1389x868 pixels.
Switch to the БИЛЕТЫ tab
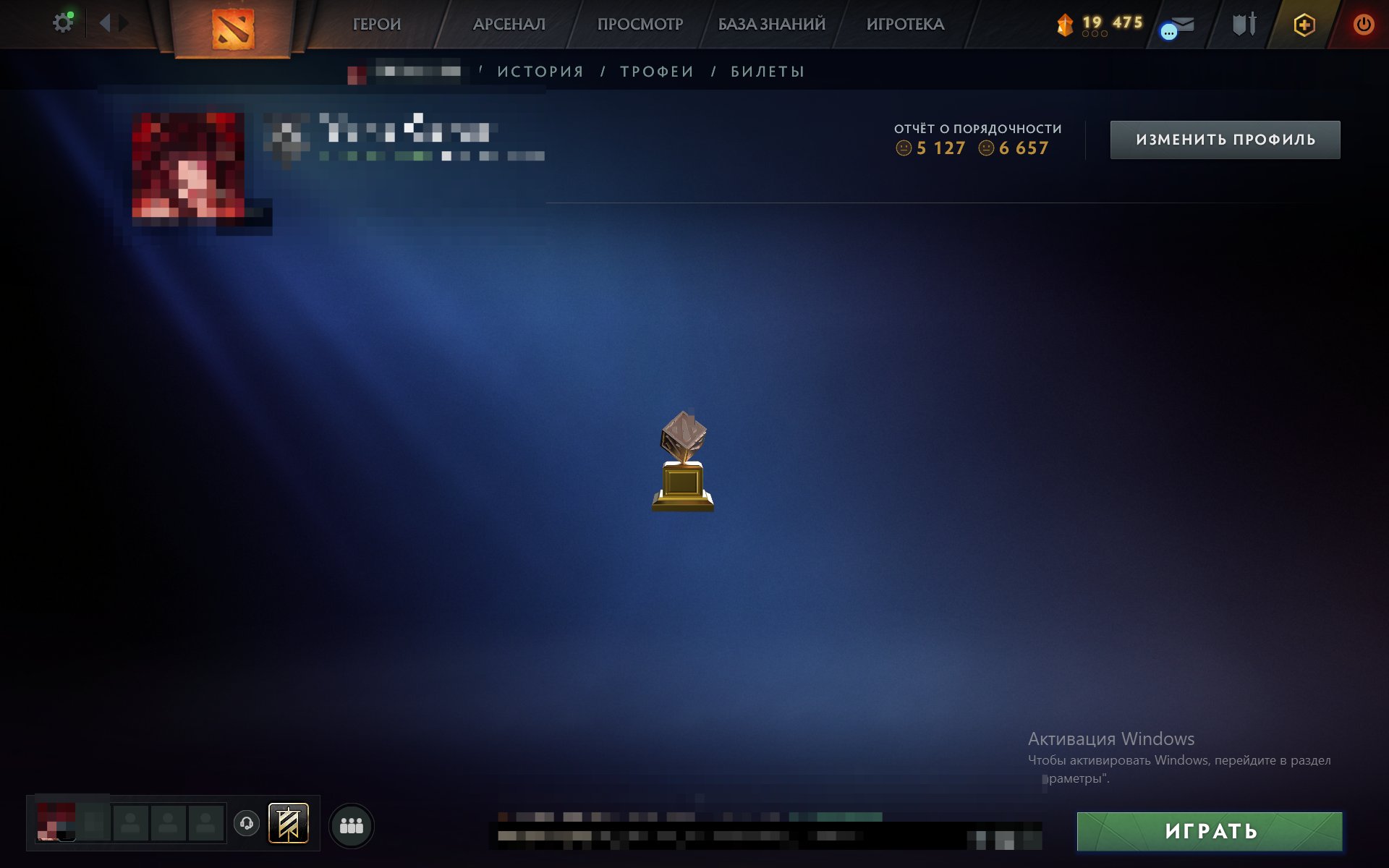click(765, 71)
